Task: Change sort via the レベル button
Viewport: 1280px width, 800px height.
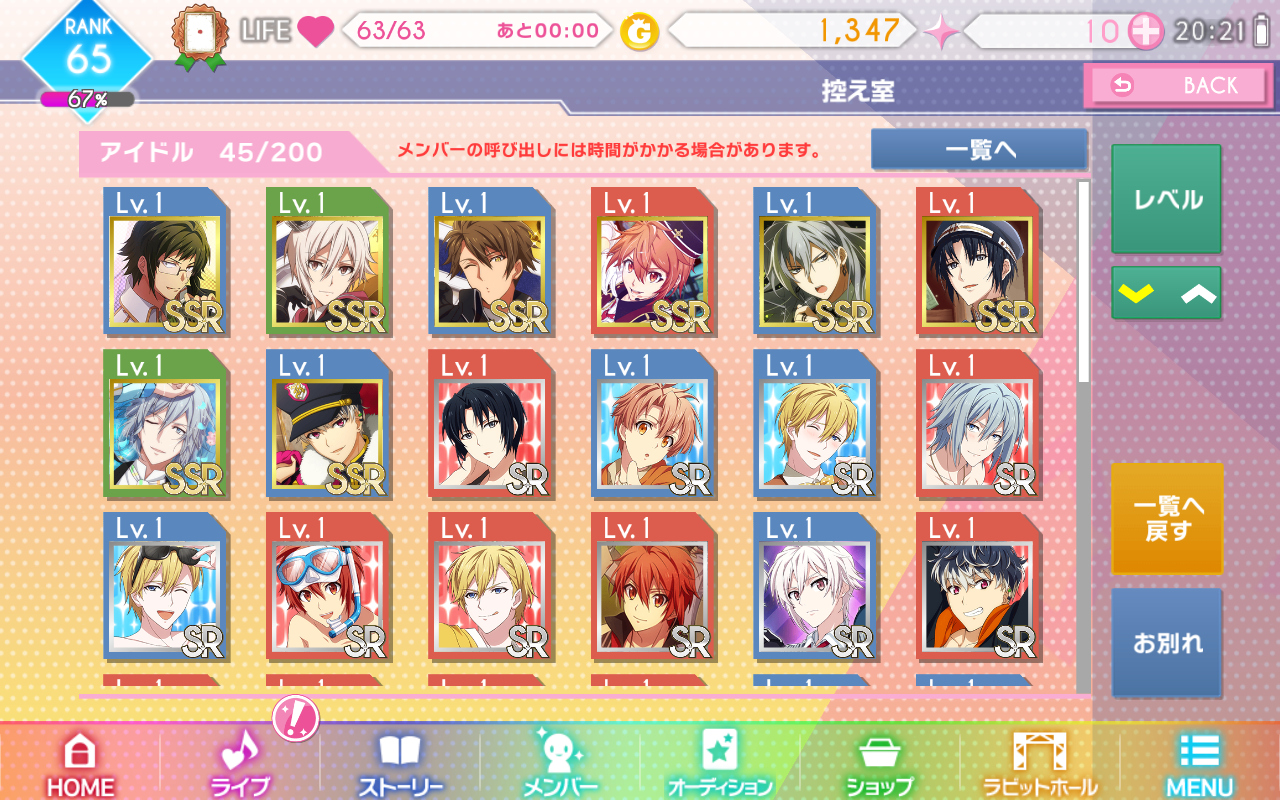Action: (1166, 199)
